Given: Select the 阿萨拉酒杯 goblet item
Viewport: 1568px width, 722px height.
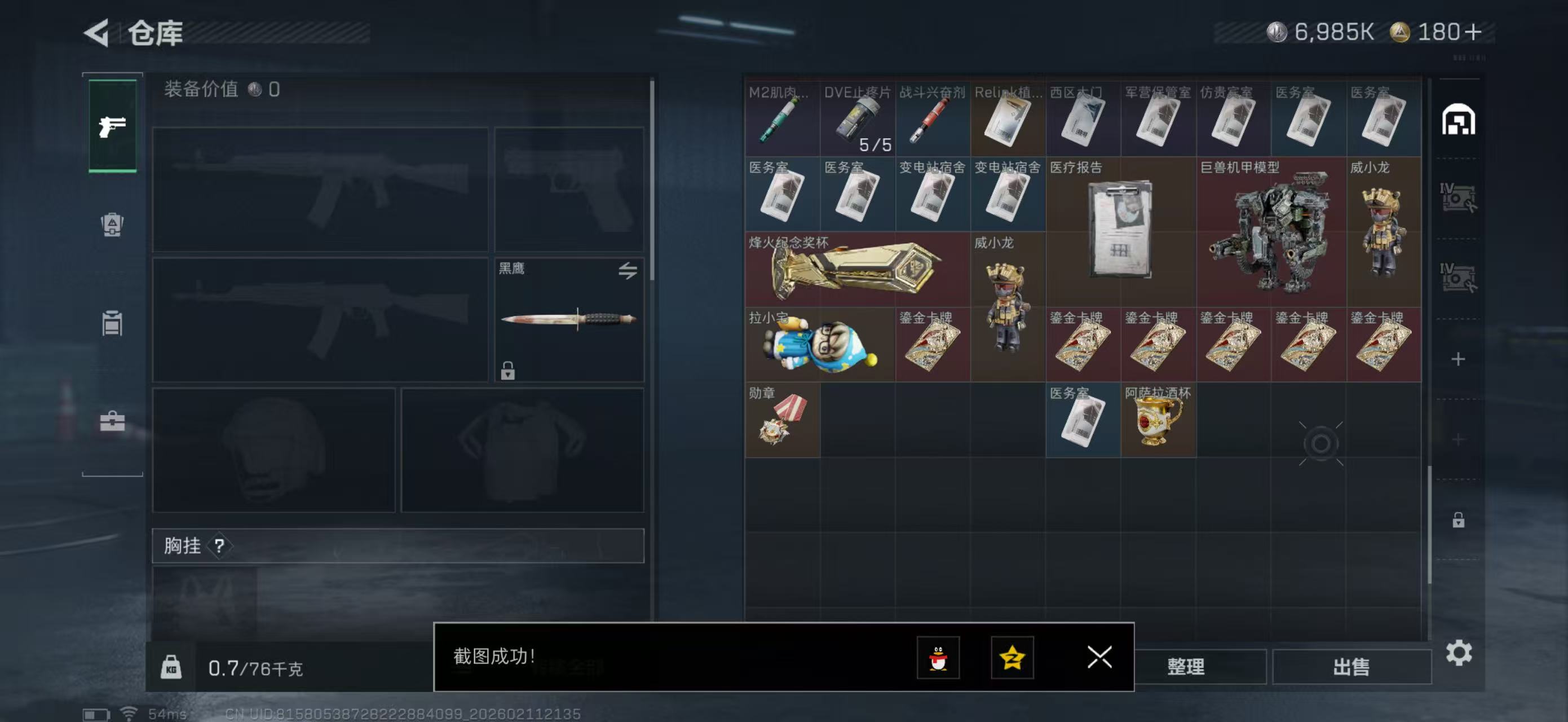Looking at the screenshot, I should [1158, 420].
